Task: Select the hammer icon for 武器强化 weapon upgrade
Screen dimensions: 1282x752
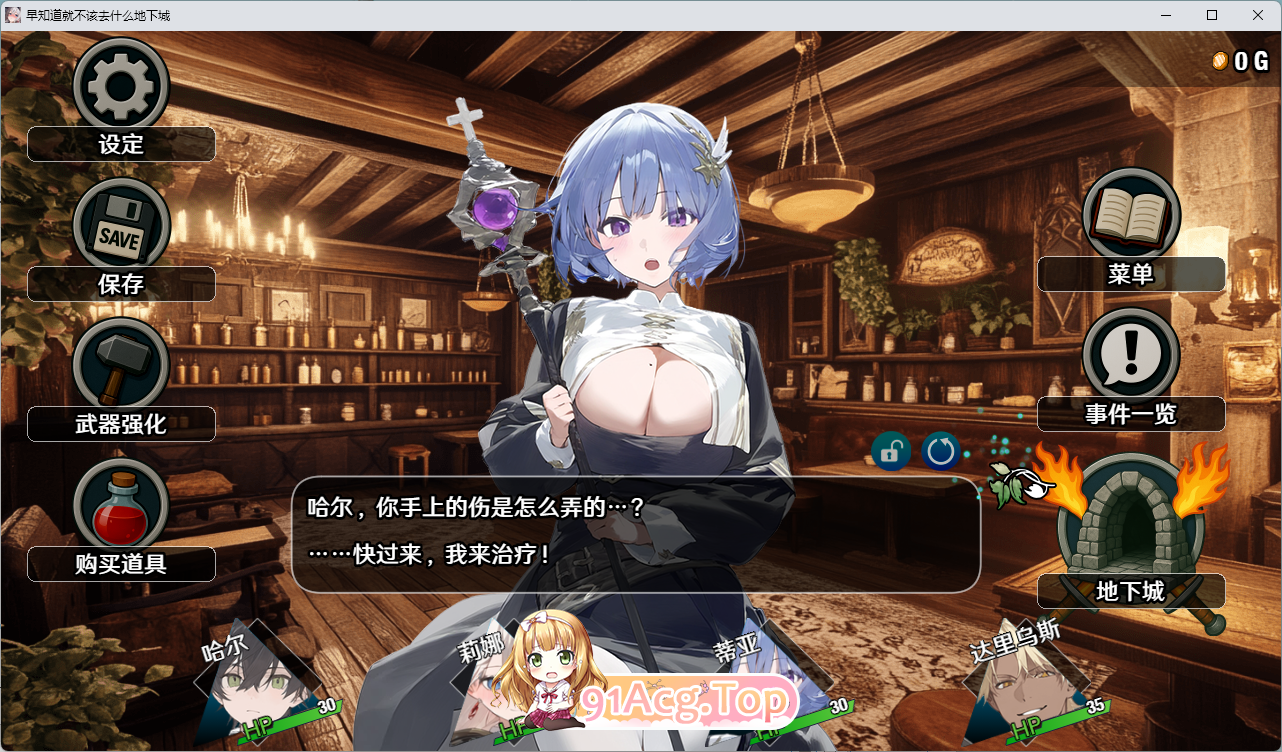Action: click(x=120, y=365)
